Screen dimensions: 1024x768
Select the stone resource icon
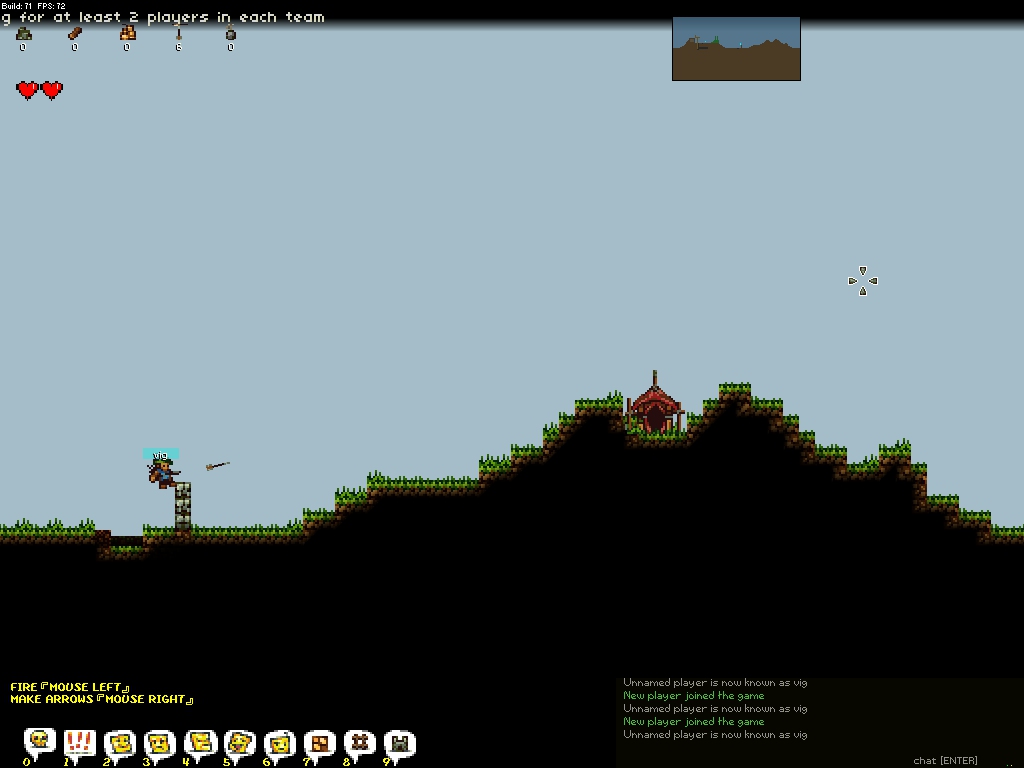tap(23, 34)
